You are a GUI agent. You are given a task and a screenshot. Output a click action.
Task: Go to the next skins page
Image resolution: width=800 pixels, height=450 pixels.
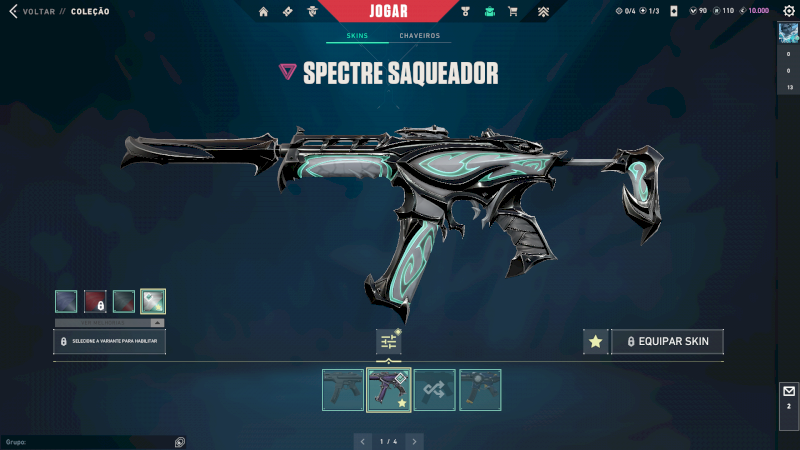(x=415, y=441)
